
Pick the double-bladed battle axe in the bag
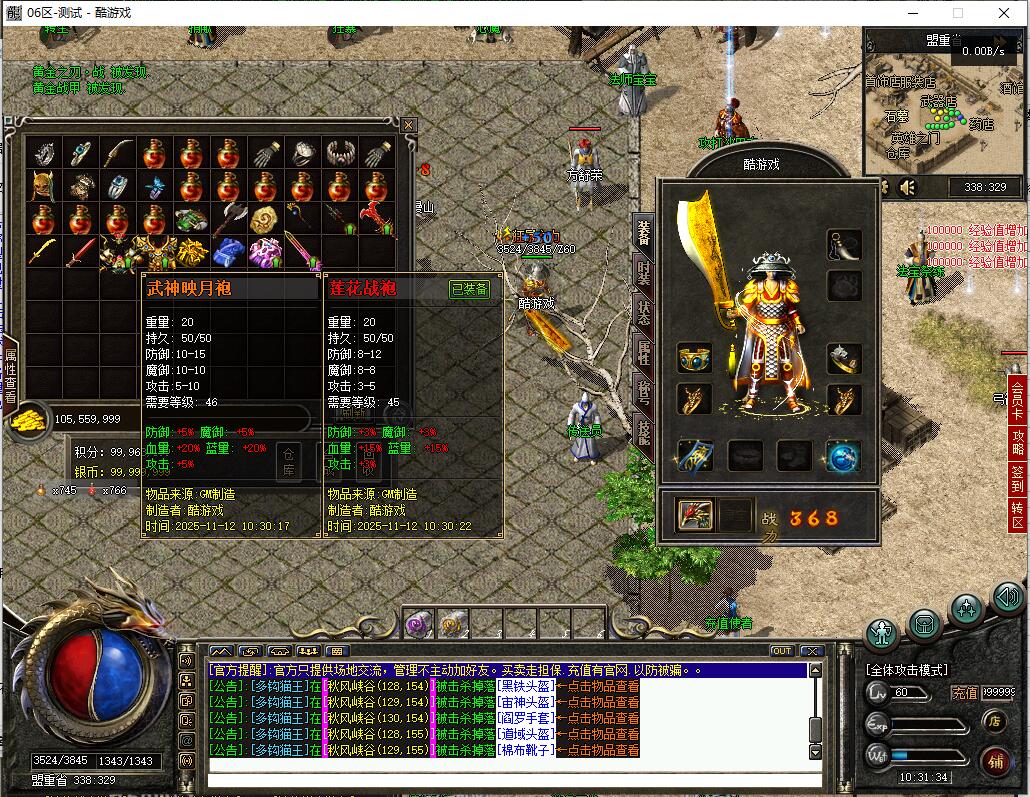click(x=228, y=219)
